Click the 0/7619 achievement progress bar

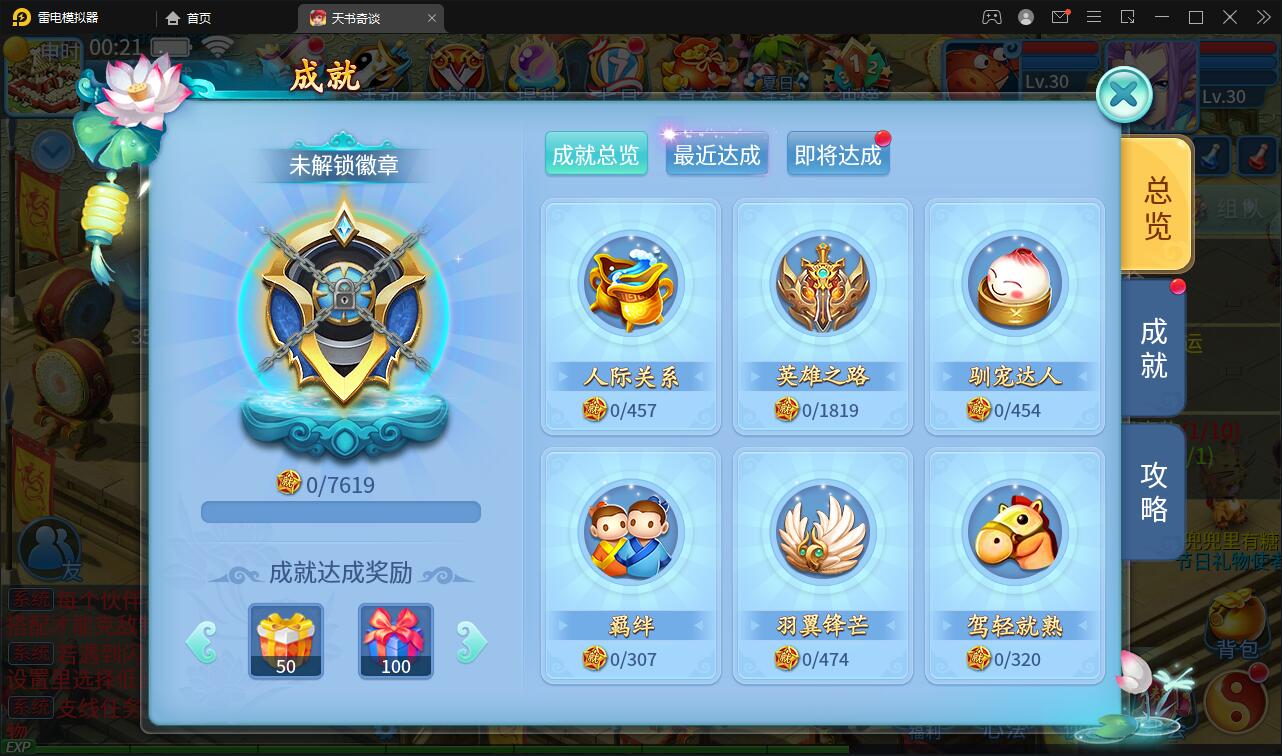tap(340, 511)
